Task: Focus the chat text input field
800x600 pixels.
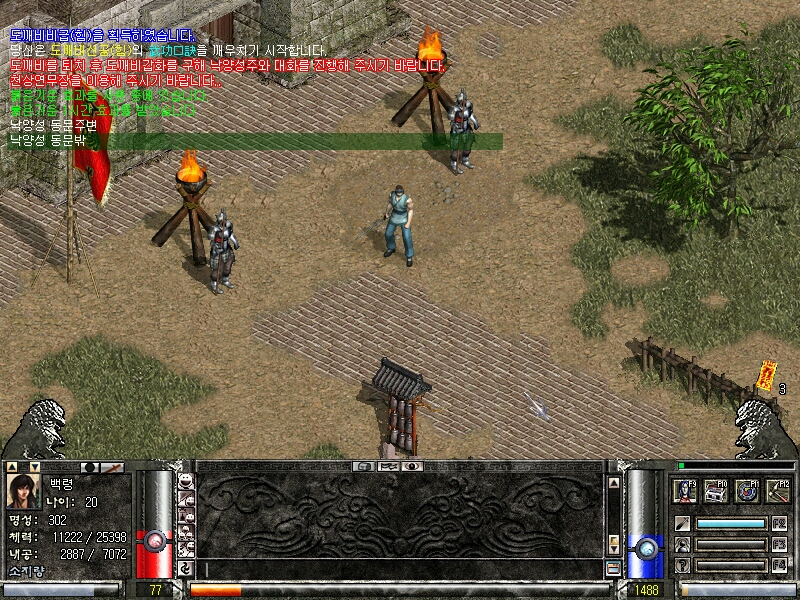Action: pos(400,569)
